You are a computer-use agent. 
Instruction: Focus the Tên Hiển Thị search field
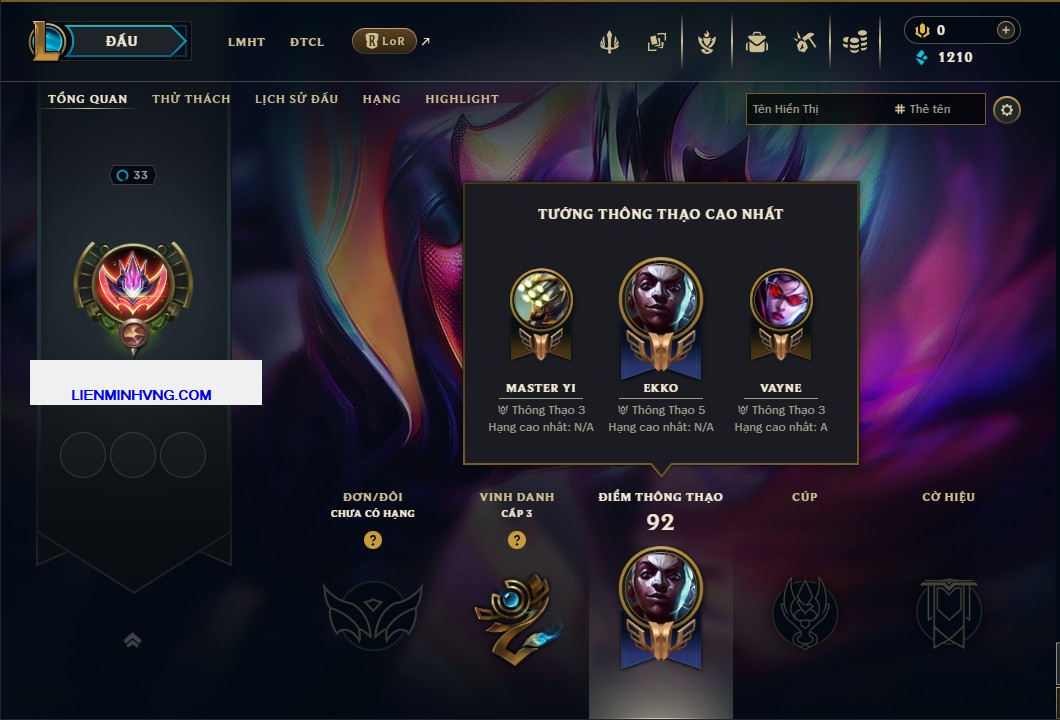[815, 109]
